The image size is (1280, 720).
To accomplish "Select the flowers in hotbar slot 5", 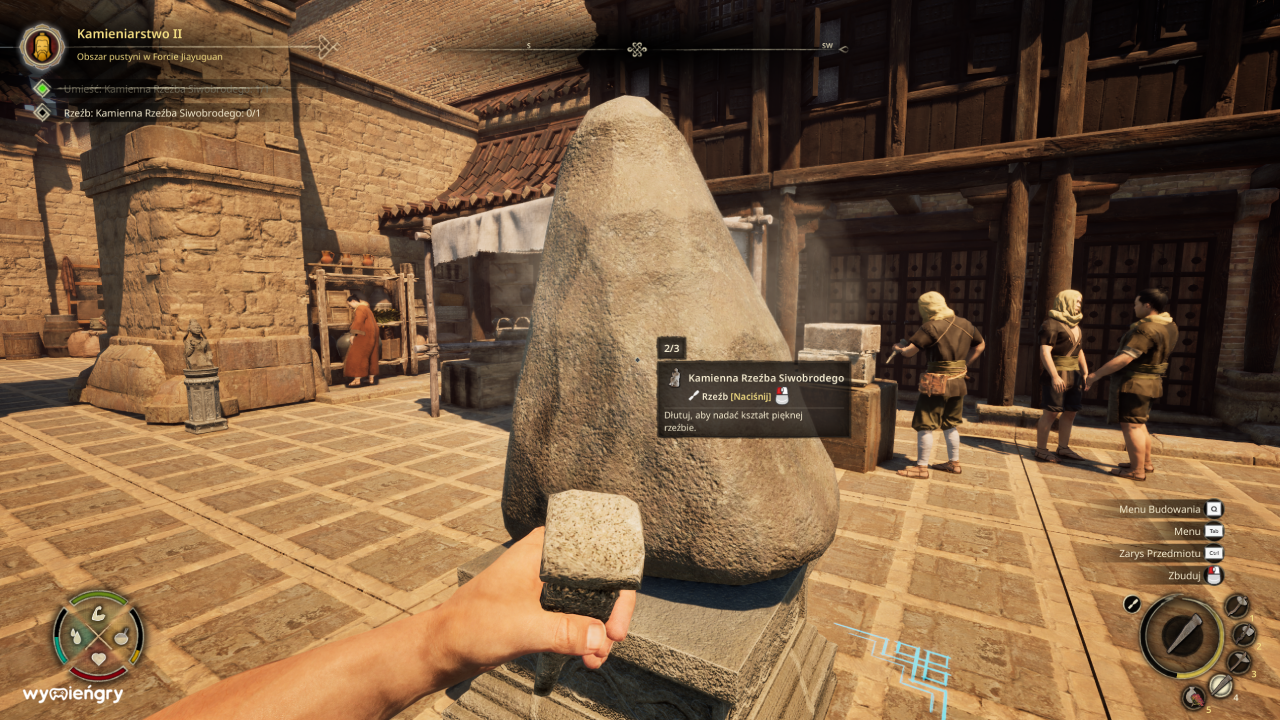I will coord(1193,697).
